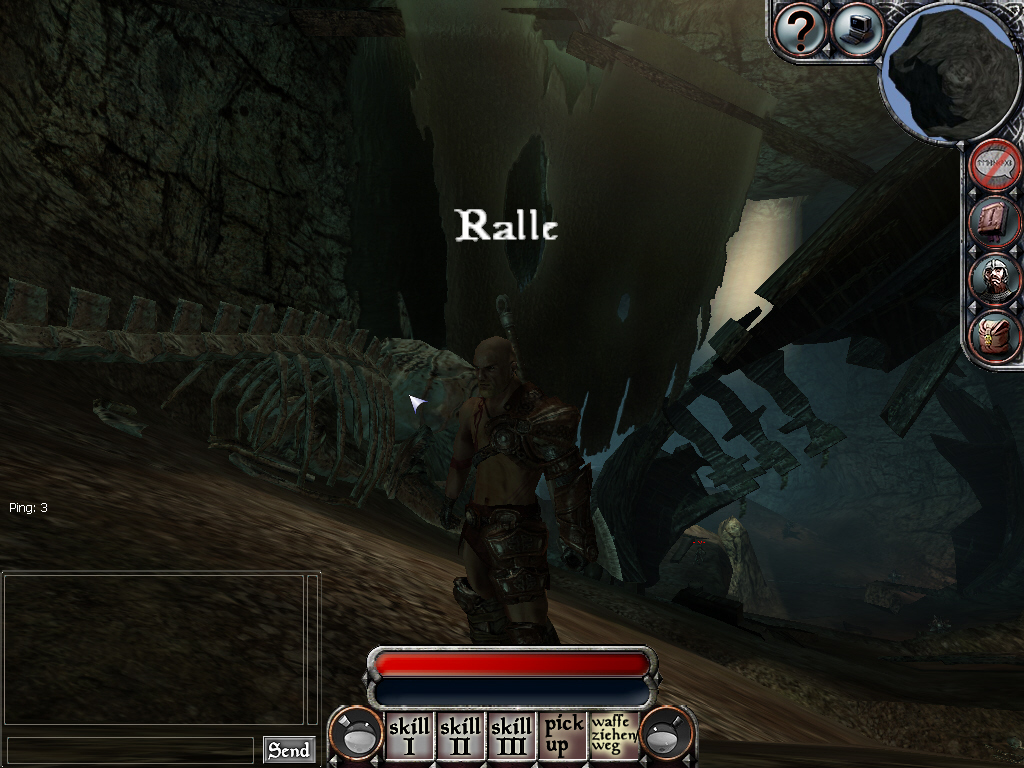Screen dimensions: 1024x768
Task: Open the backpack inventory icon
Action: (x=996, y=335)
